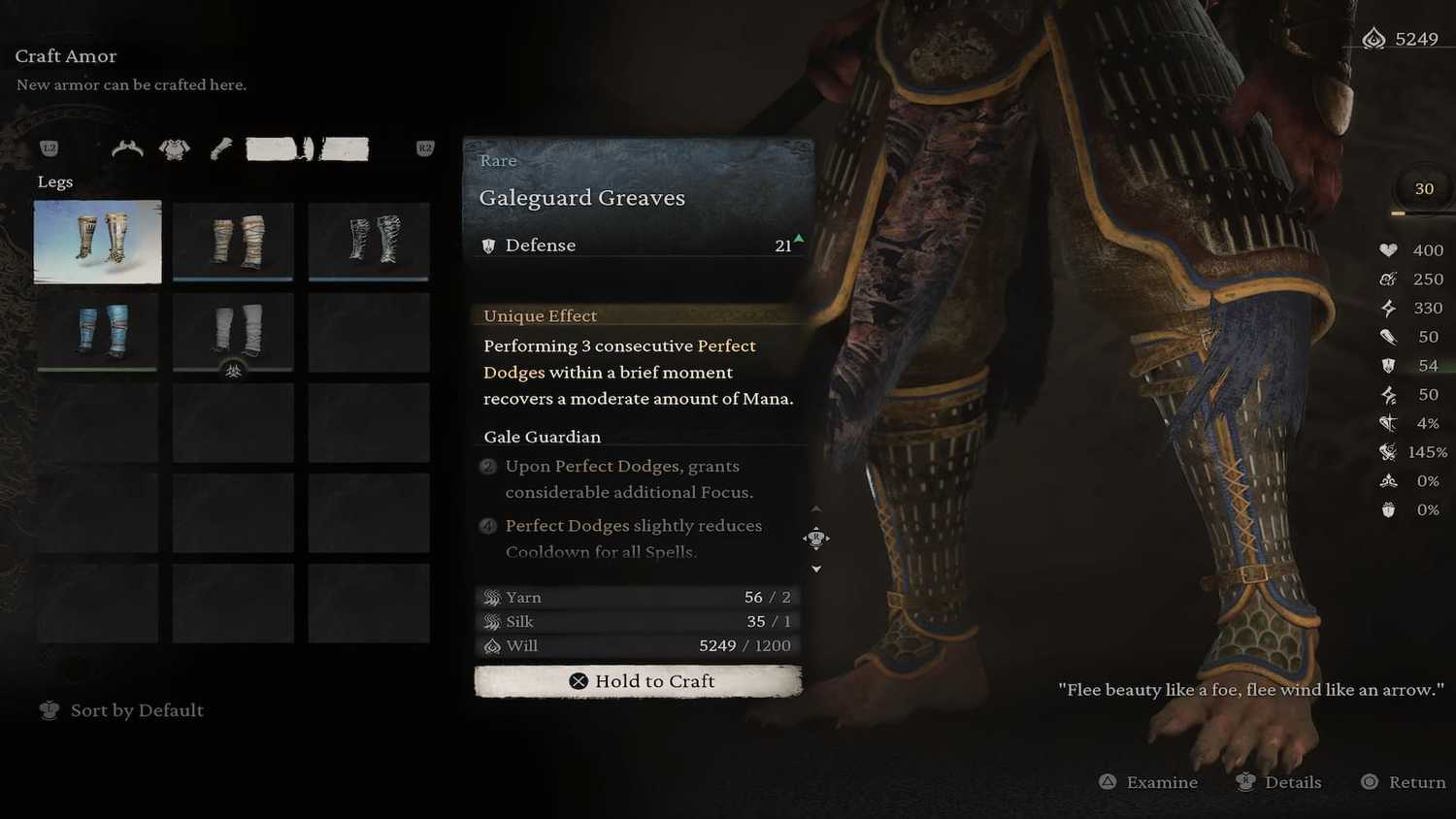This screenshot has height=819, width=1456.
Task: Switch to the headgear armor tab
Action: tap(127, 148)
